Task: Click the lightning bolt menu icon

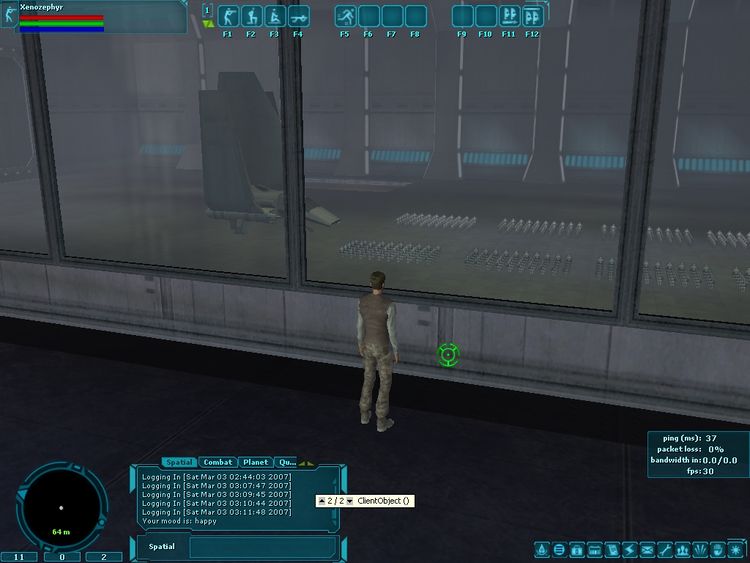Action: [x=629, y=549]
